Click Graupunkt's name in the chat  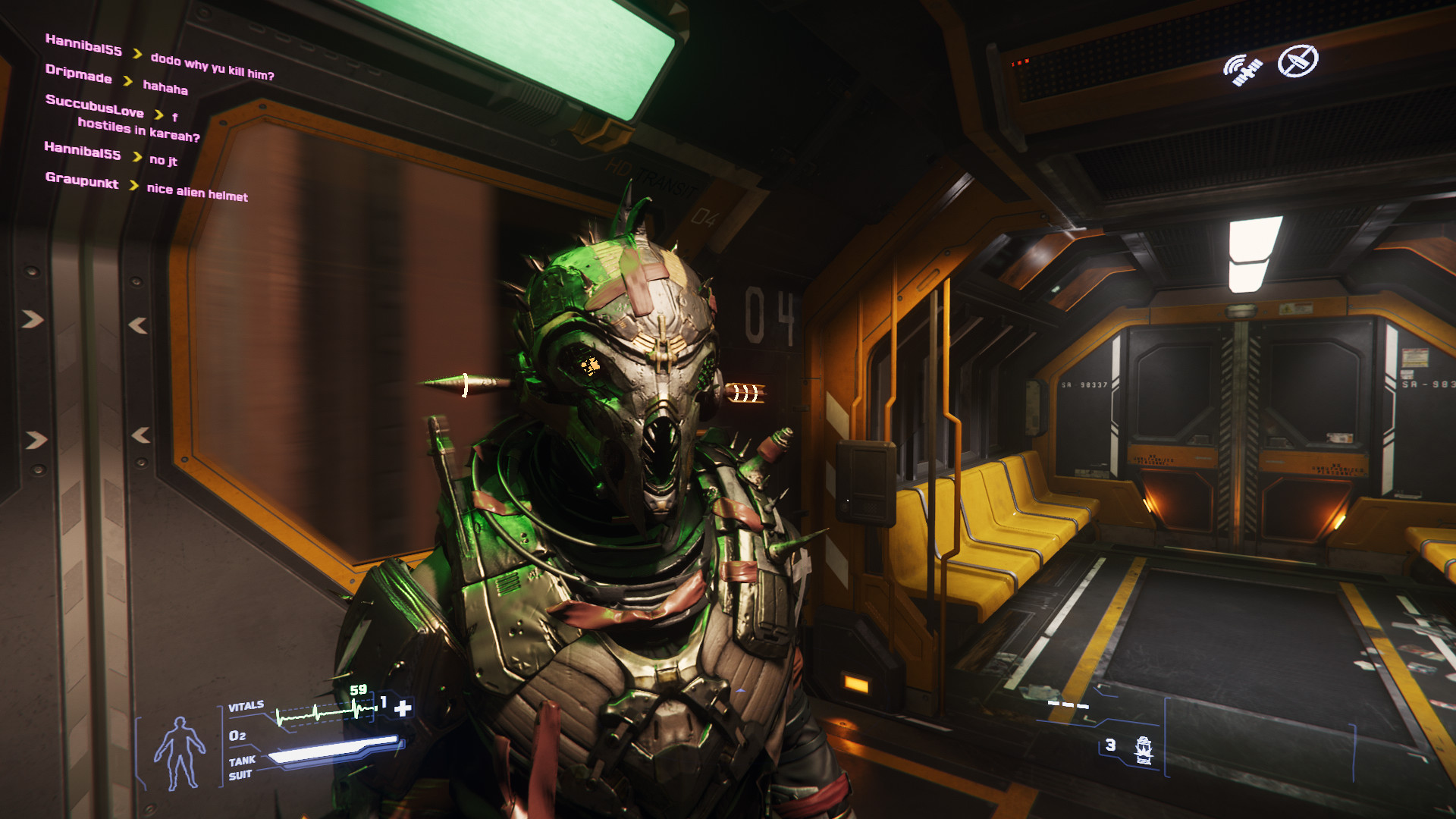[82, 180]
